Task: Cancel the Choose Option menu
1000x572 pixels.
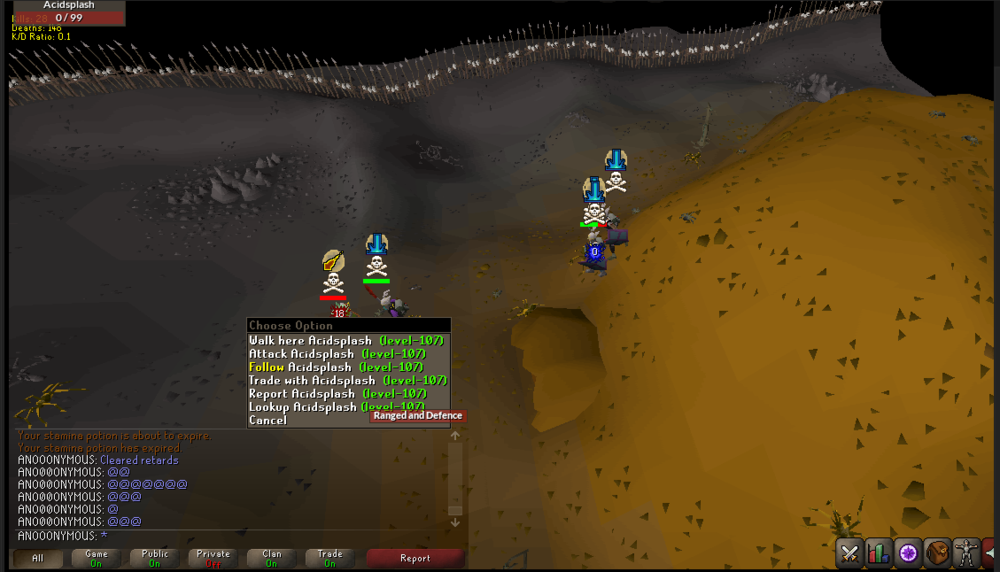Action: click(x=267, y=420)
